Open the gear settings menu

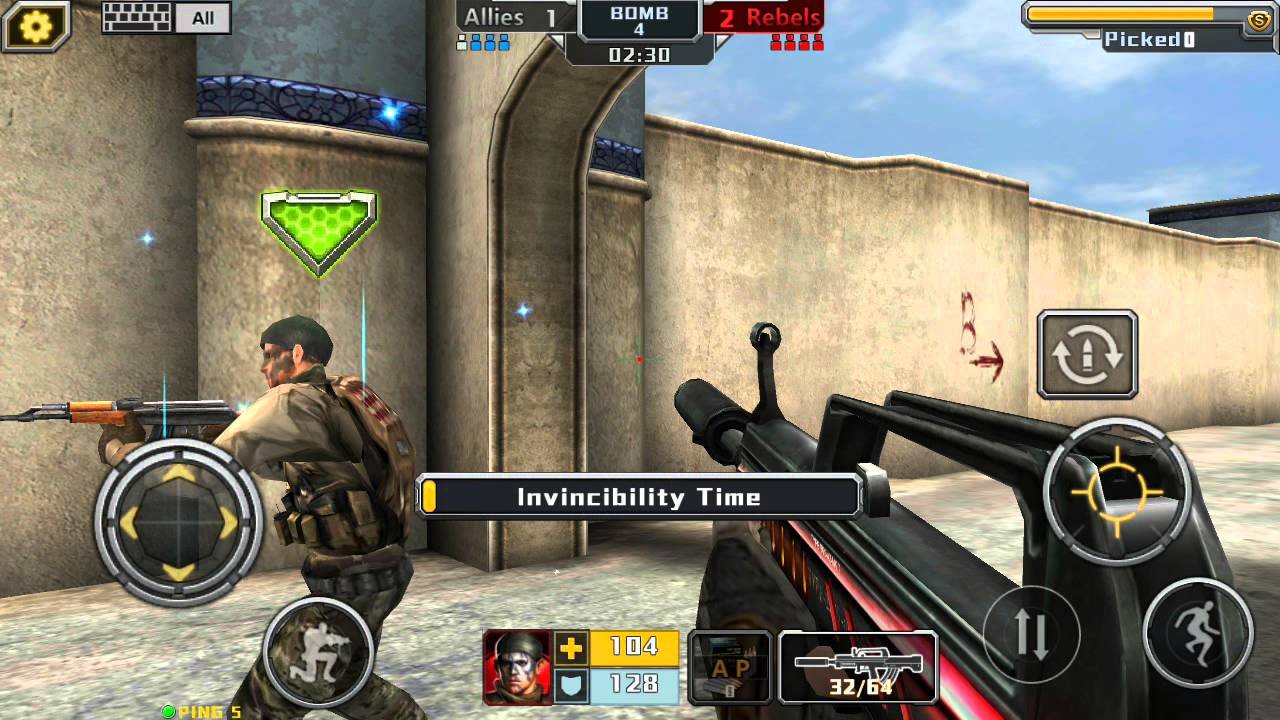(36, 26)
